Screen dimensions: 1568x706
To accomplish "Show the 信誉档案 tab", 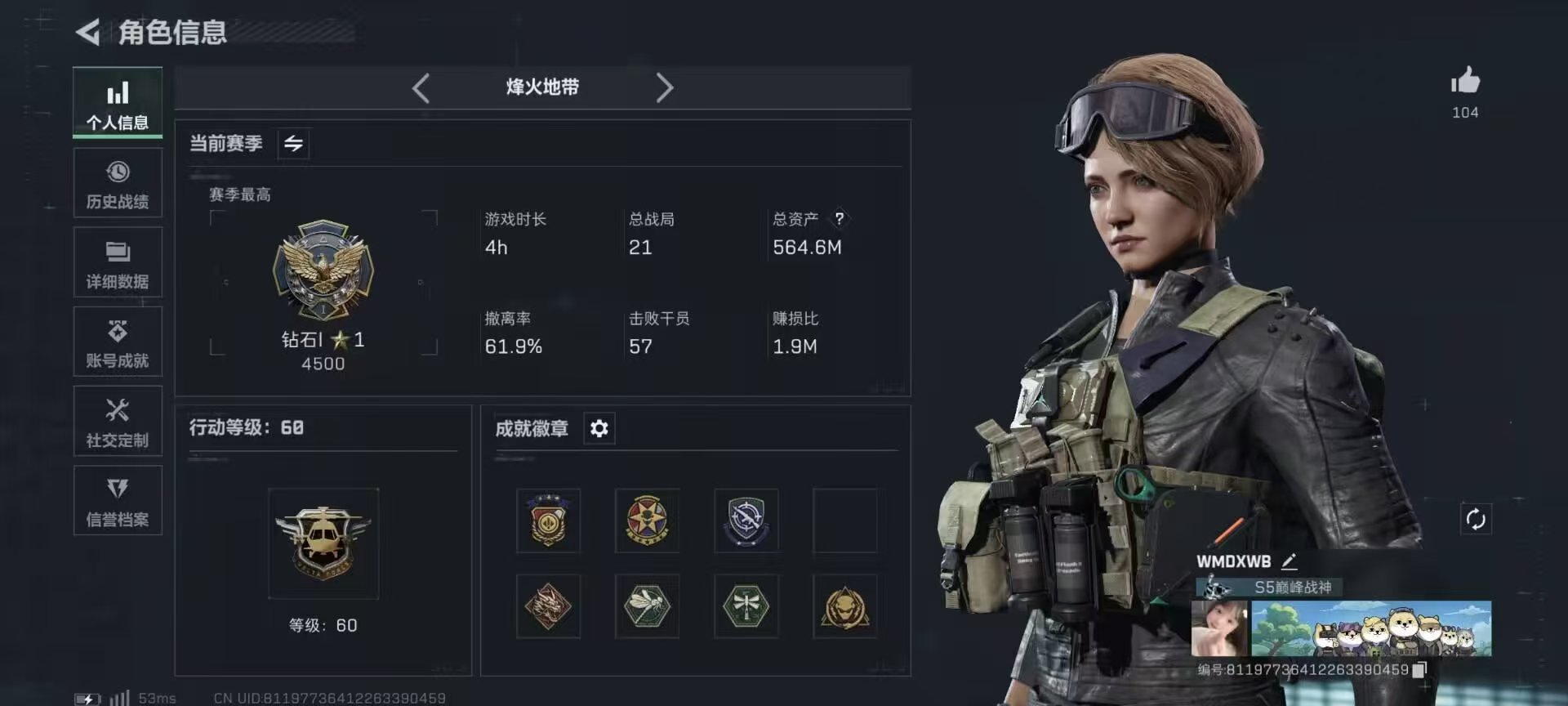I will pos(118,501).
